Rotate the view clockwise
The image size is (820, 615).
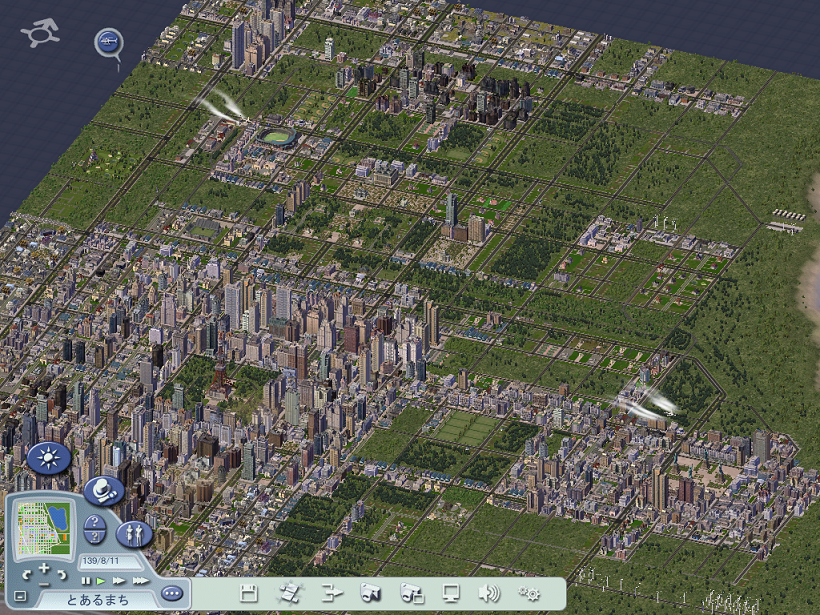click(x=62, y=575)
